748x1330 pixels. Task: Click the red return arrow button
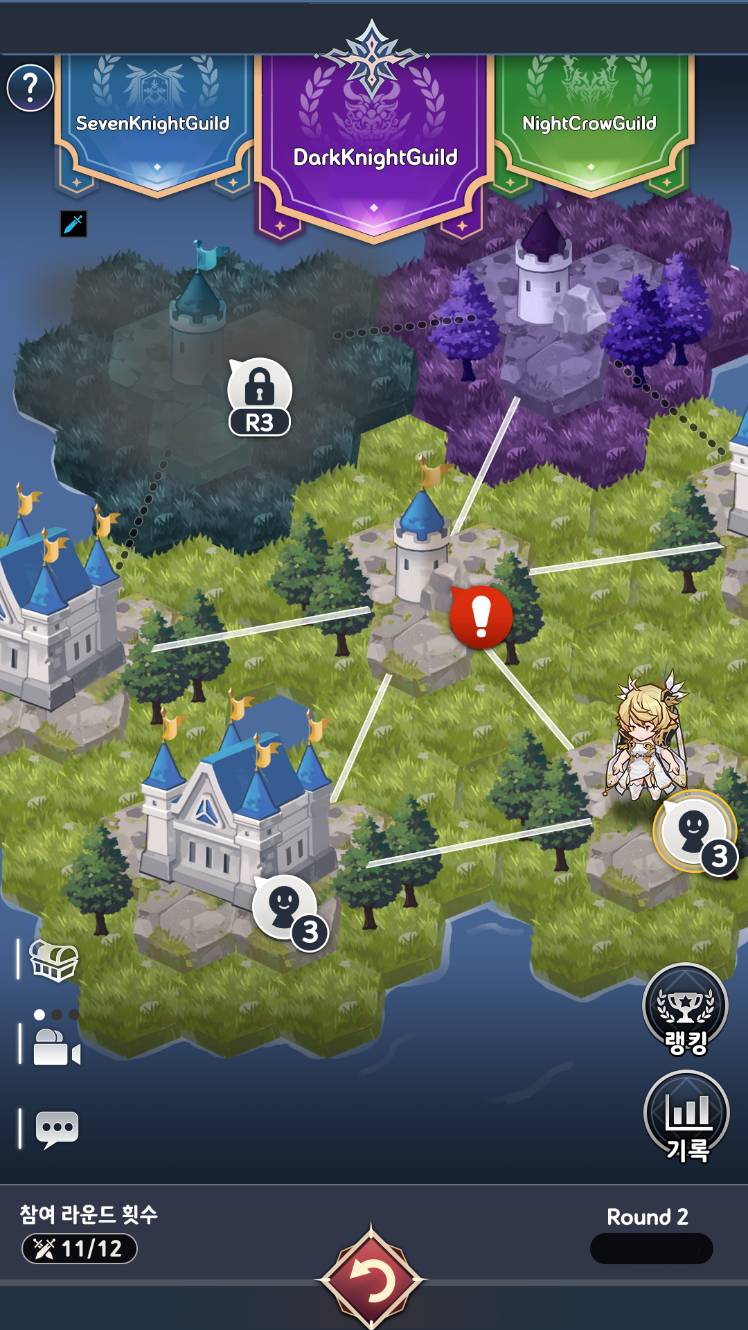(x=371, y=1280)
